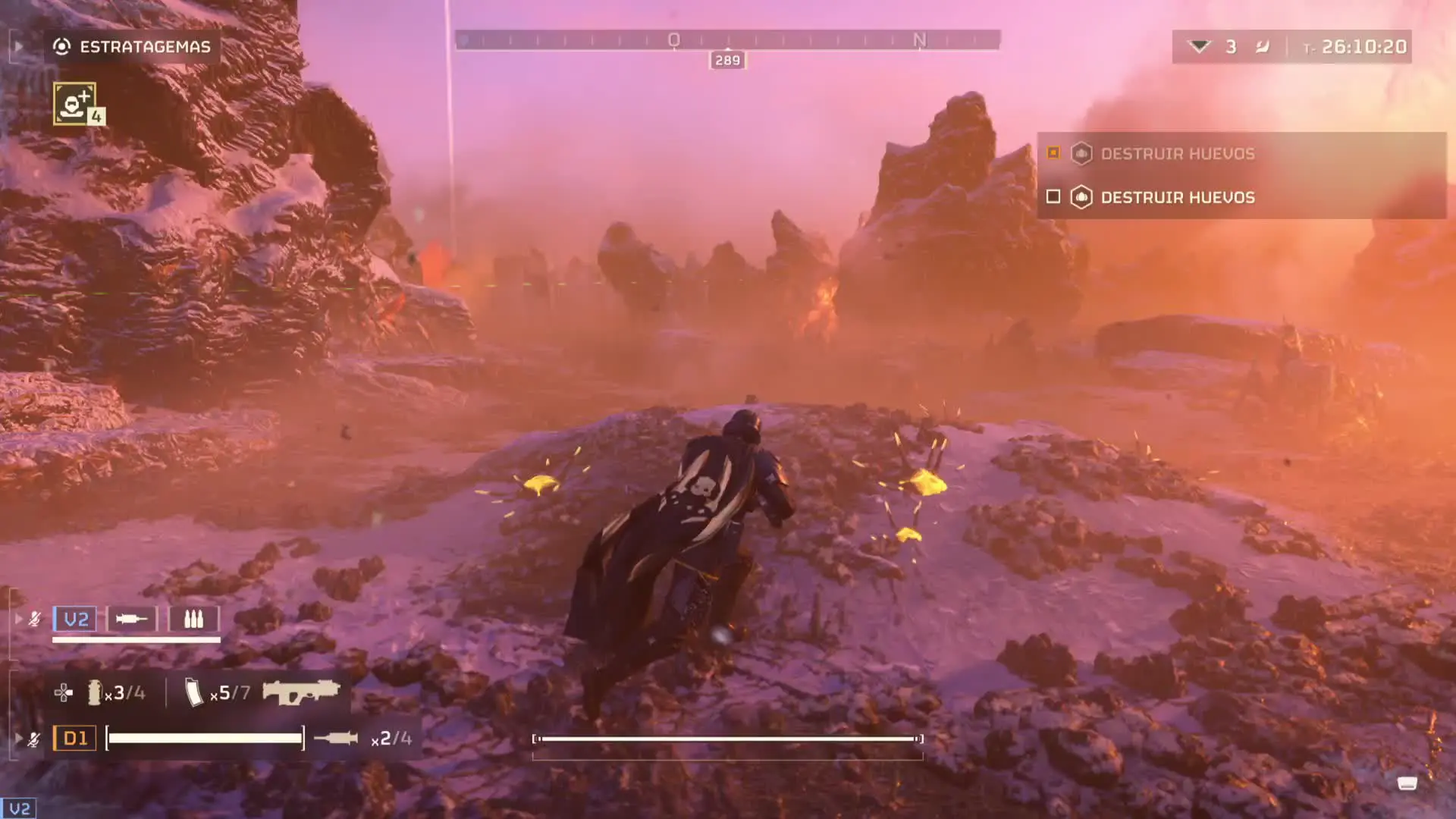Choose the grenade icon in weapon panel

[x=94, y=692]
